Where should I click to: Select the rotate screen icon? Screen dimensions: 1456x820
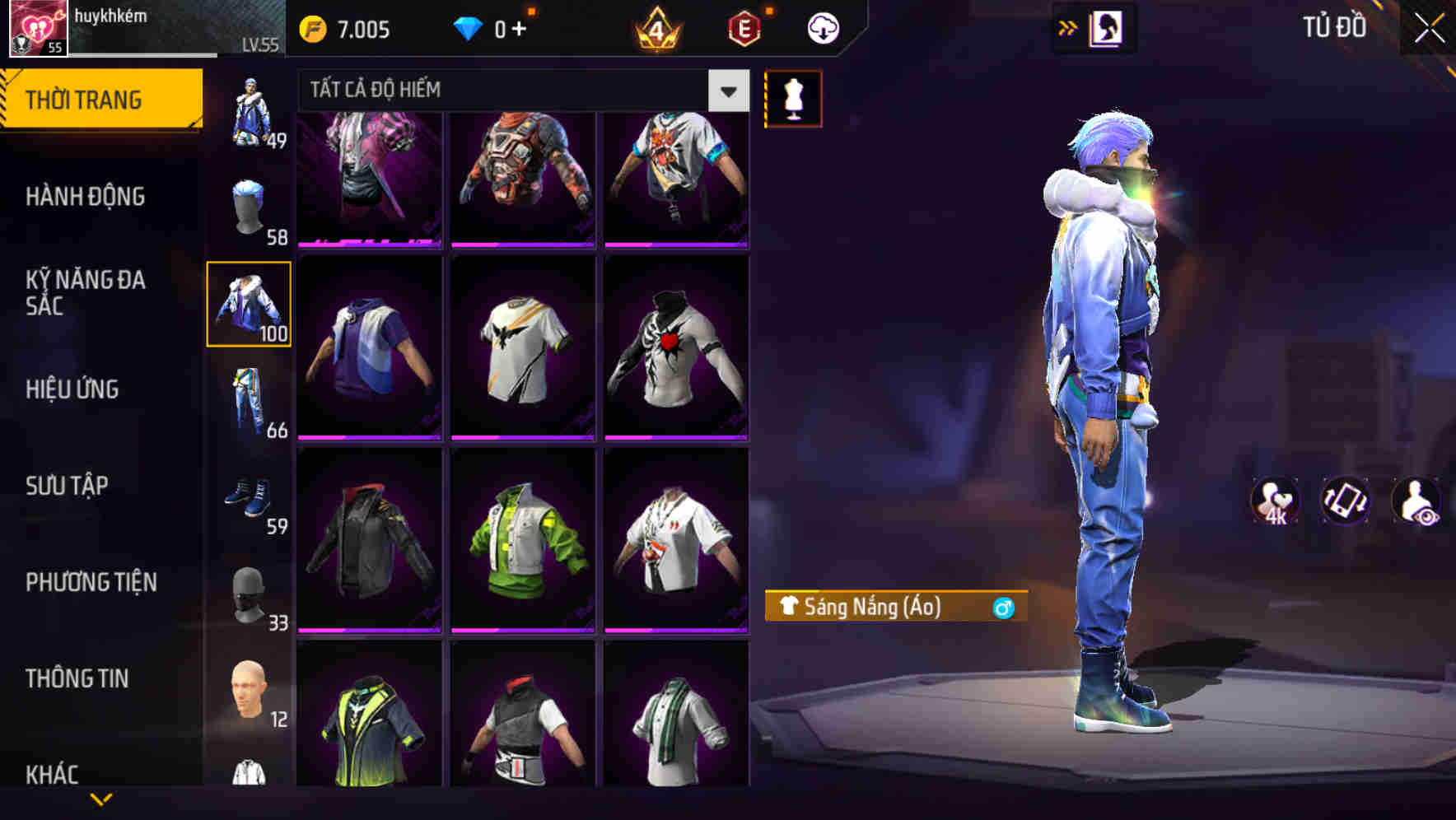pyautogui.click(x=1344, y=501)
